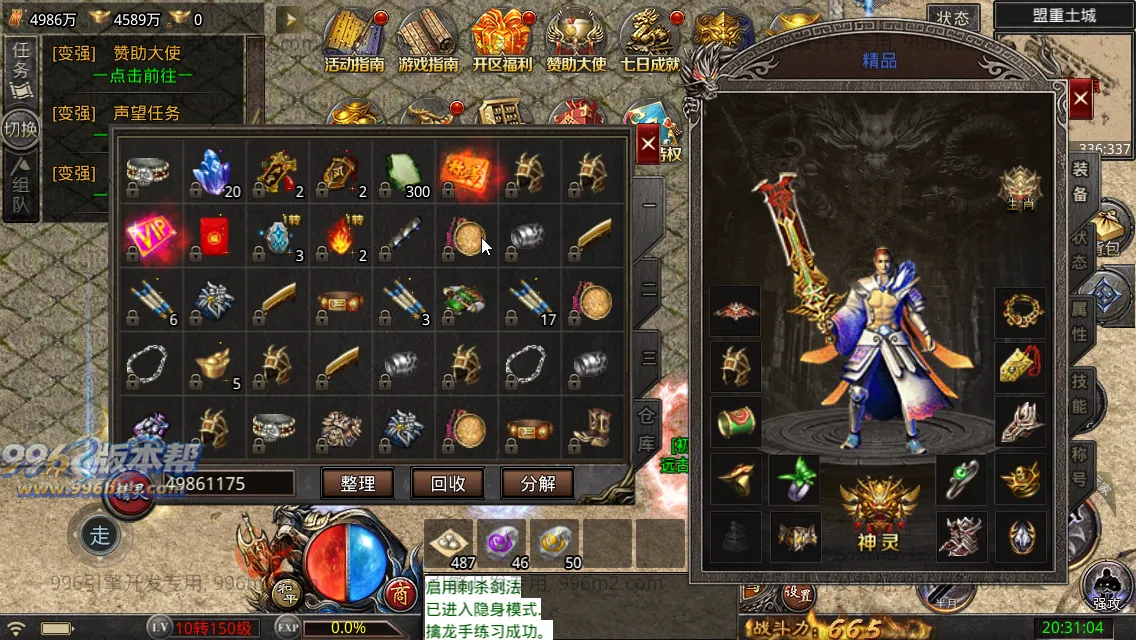Open the 称号 titles tab
The height and width of the screenshot is (640, 1136).
1080,464
